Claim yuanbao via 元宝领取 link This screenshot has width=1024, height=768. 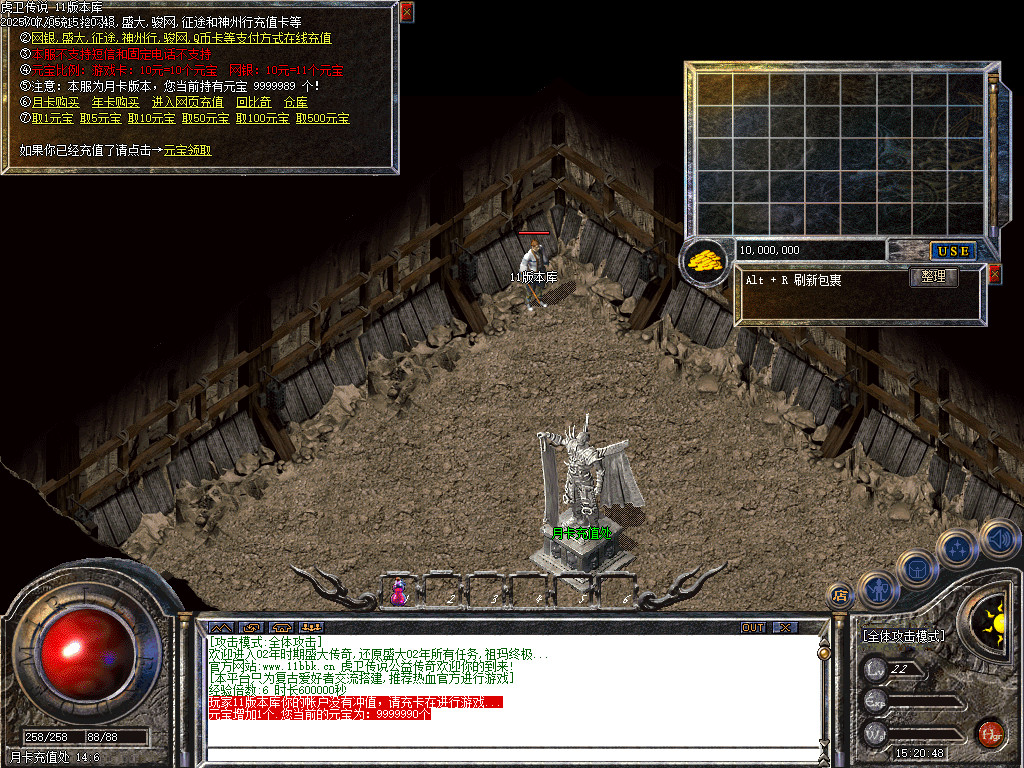point(187,150)
